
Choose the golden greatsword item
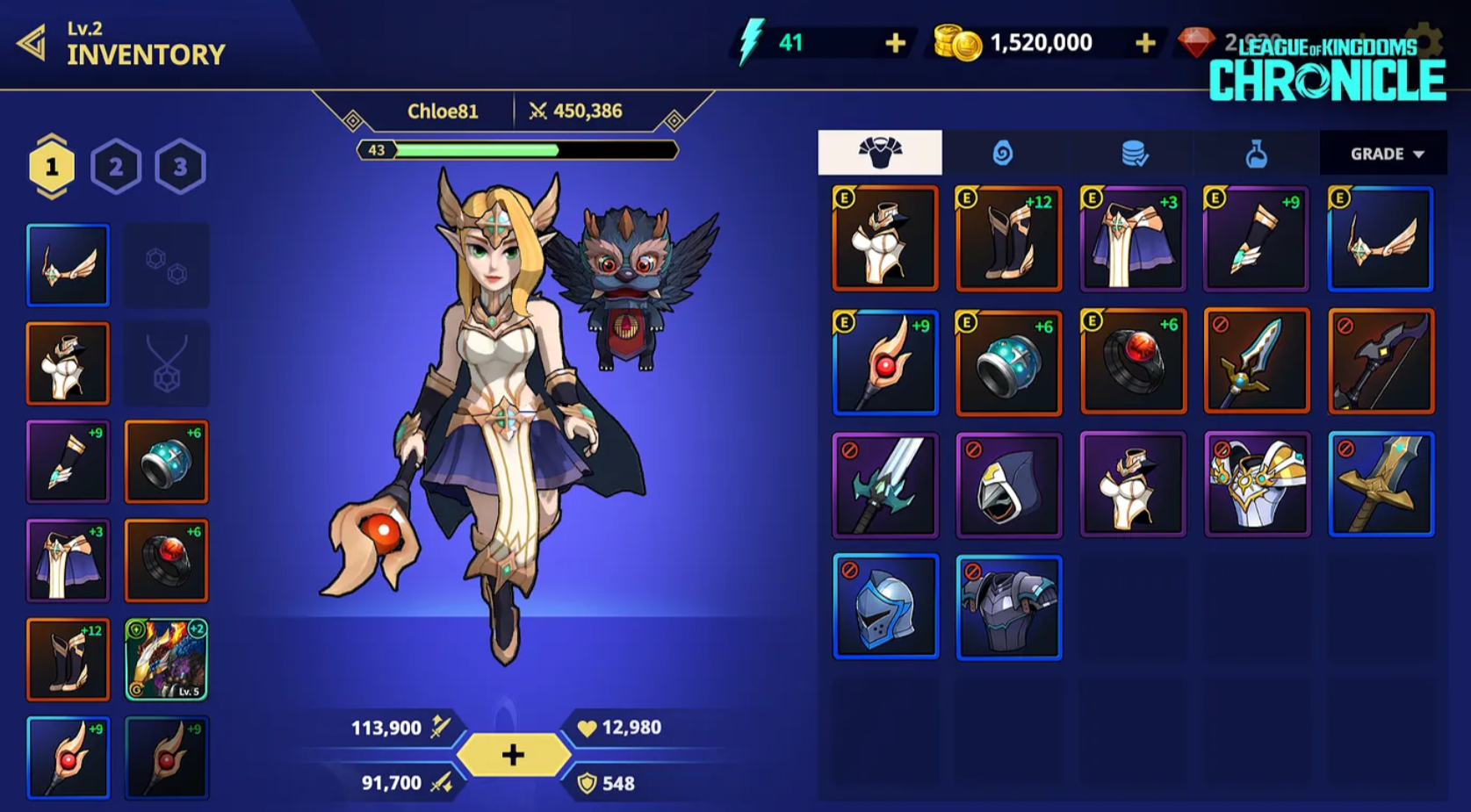tap(1381, 485)
